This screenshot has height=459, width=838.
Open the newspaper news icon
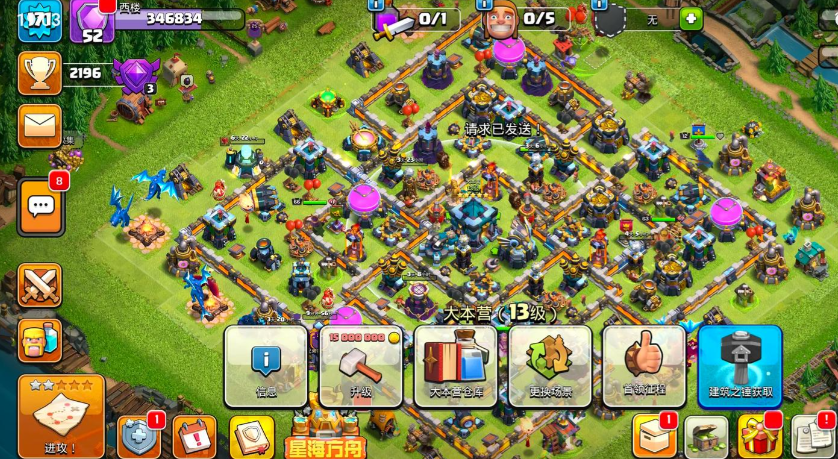[813, 437]
